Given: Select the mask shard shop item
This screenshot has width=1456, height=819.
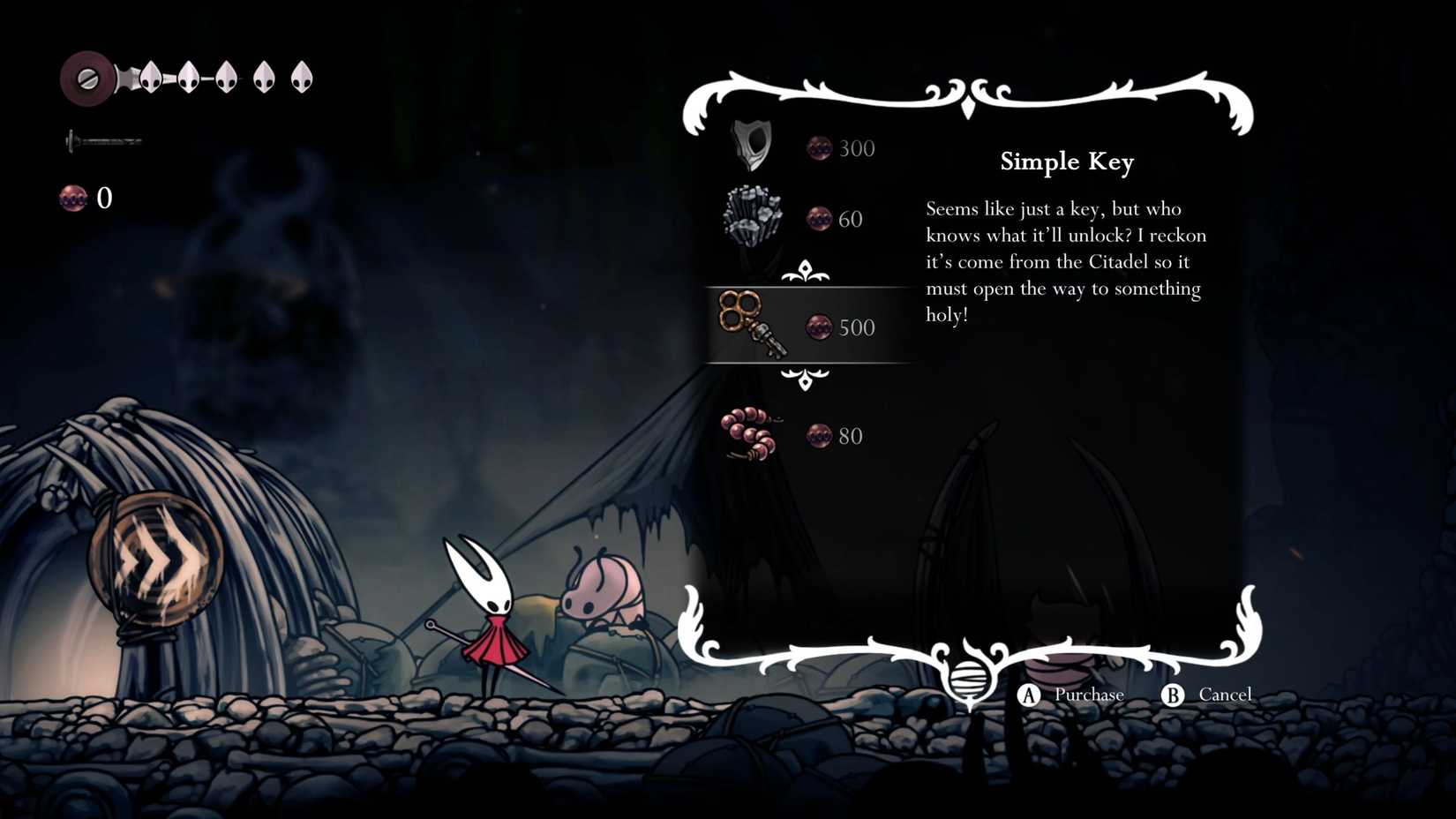Looking at the screenshot, I should (750, 144).
